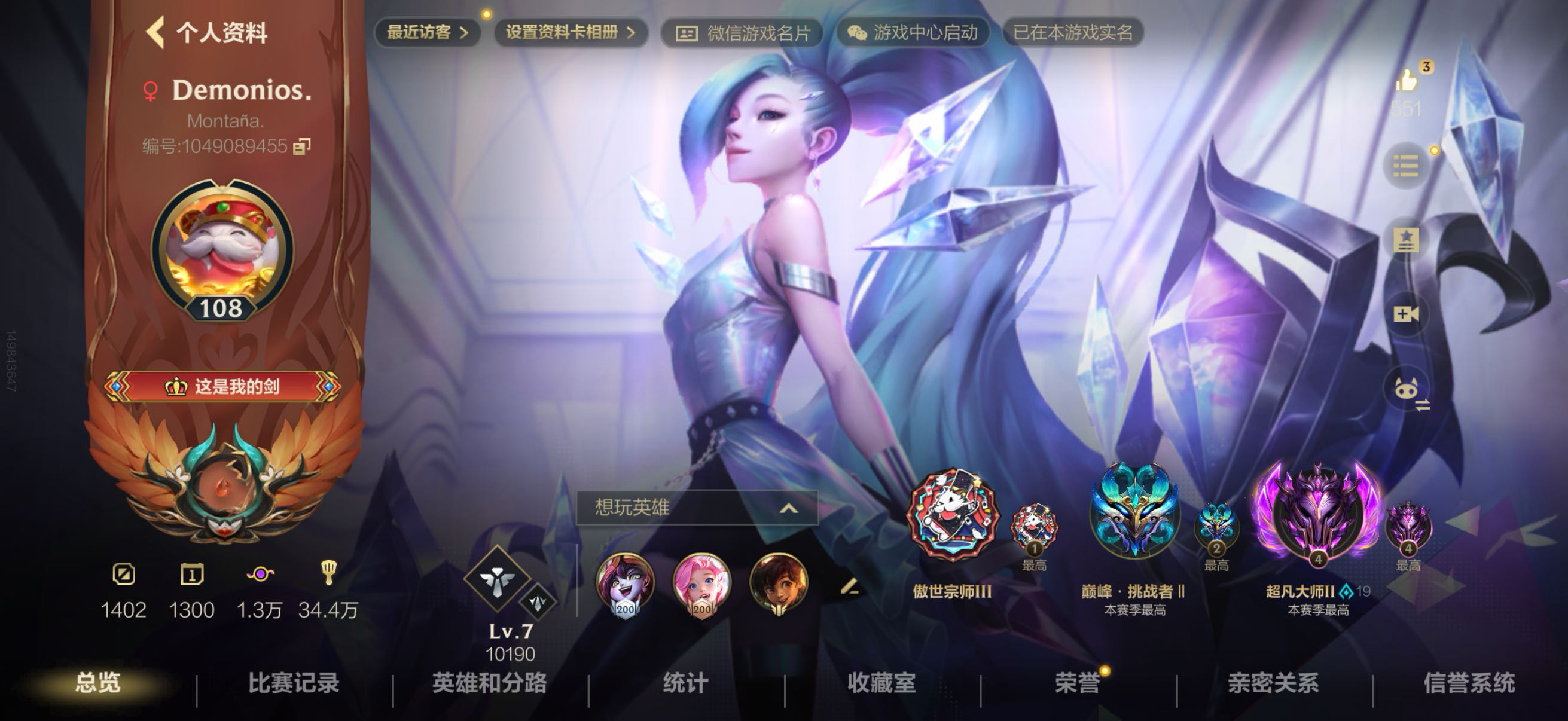
Task: Copy the player ID number
Action: (303, 146)
